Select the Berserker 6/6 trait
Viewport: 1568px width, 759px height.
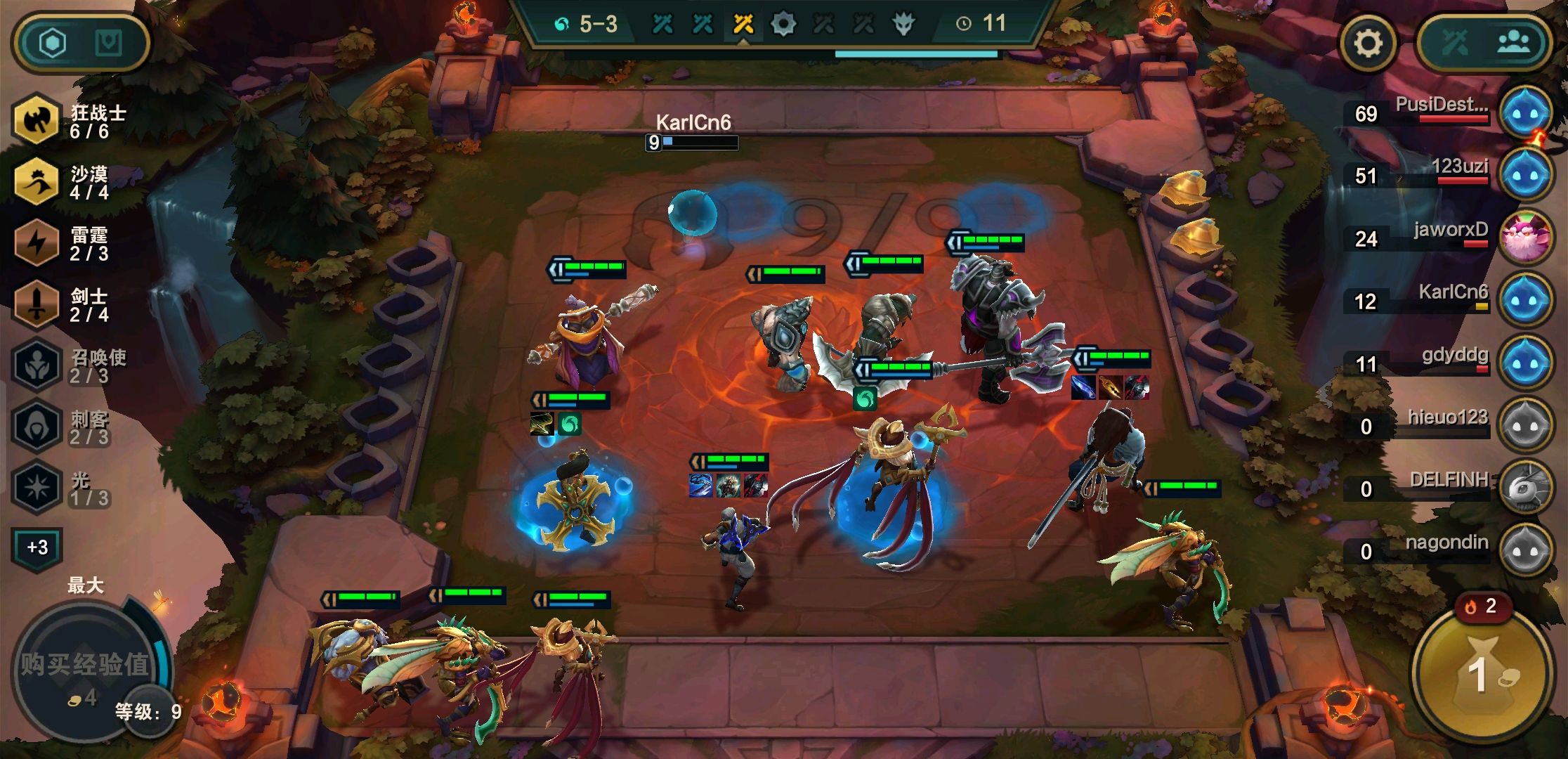tap(37, 121)
